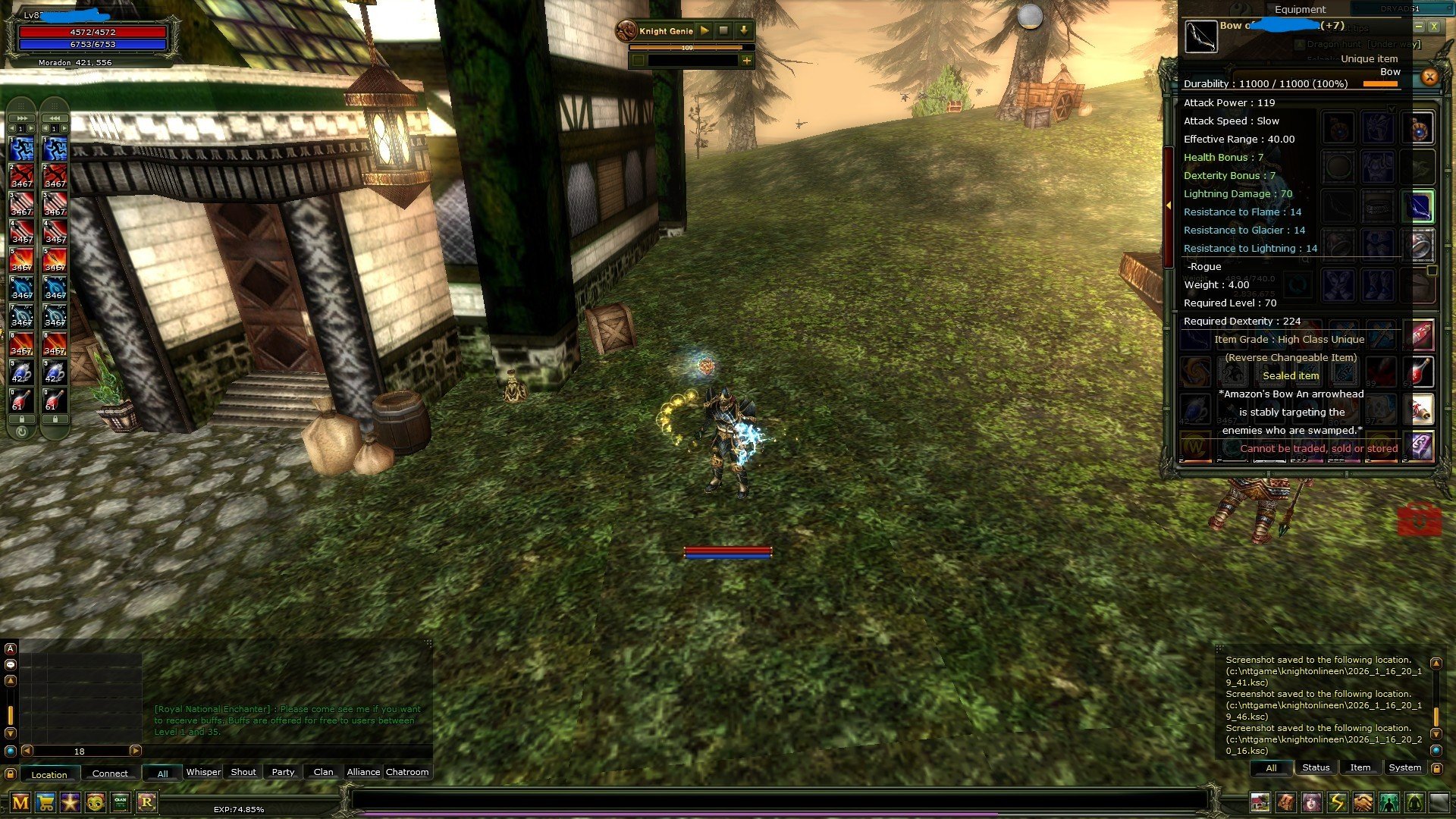Viewport: 1456px width, 819px height.
Task: Toggle the lock on the left skill bar
Action: [21, 418]
